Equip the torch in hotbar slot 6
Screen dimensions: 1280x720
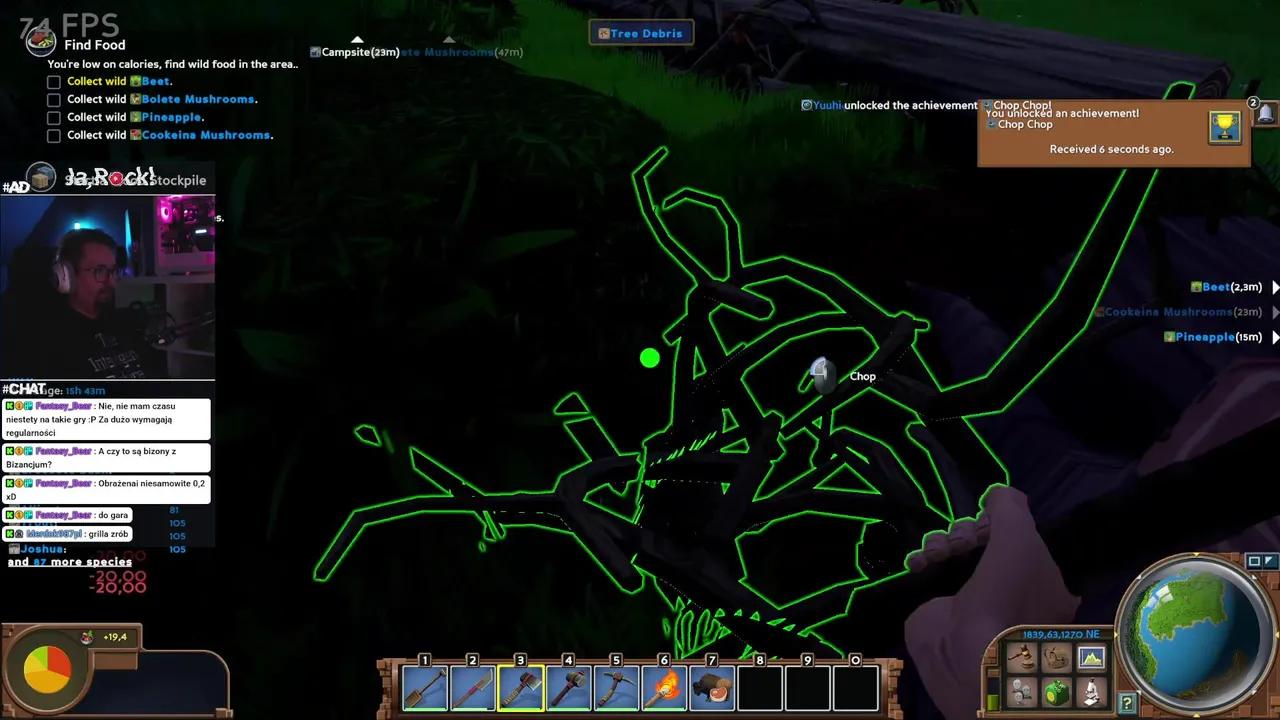point(664,687)
